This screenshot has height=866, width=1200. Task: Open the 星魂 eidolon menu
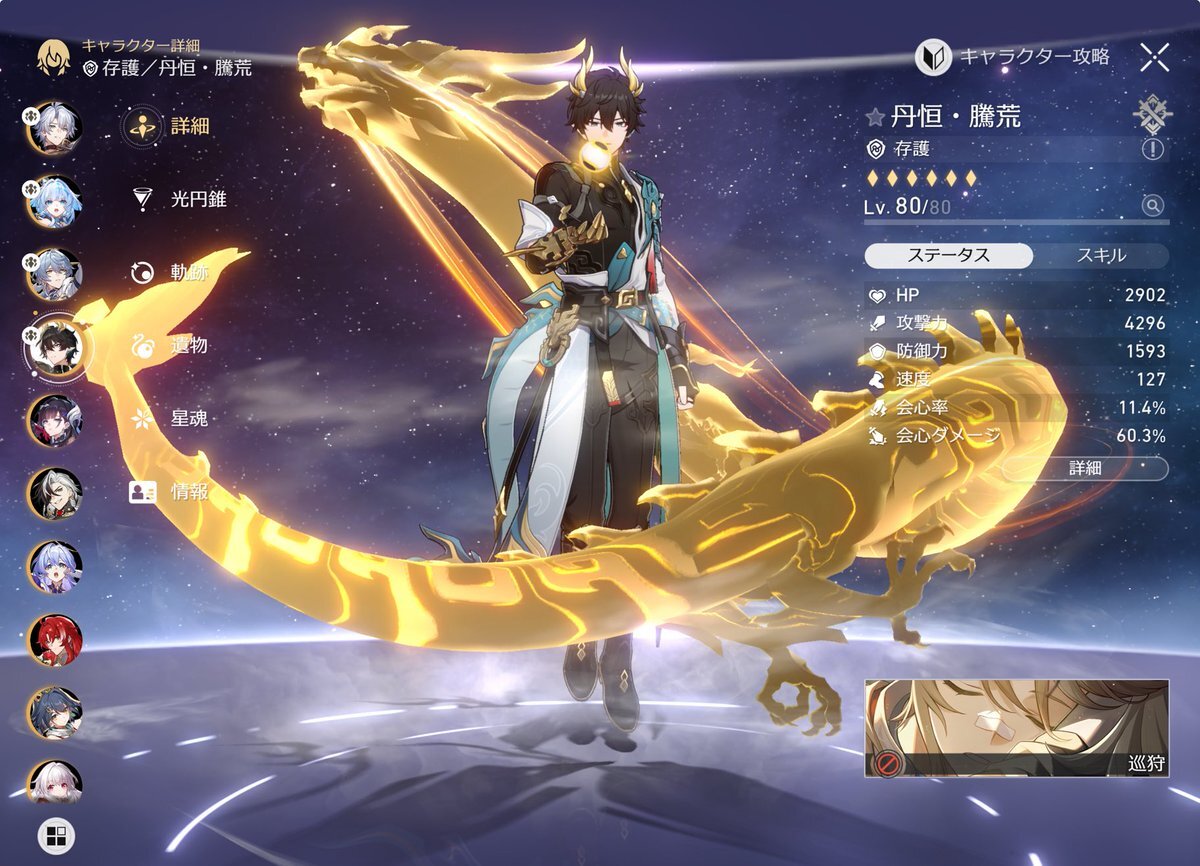coord(171,418)
